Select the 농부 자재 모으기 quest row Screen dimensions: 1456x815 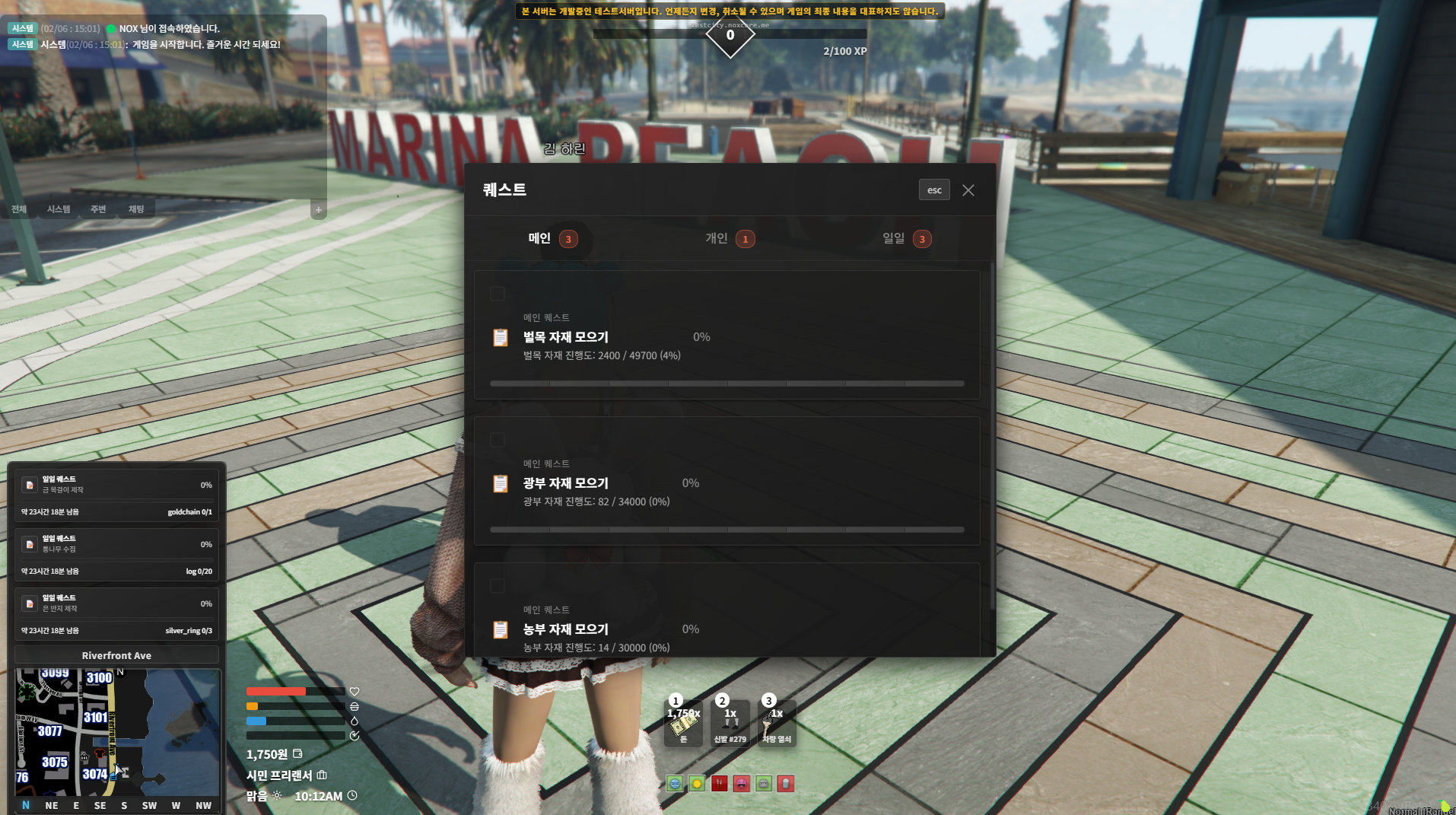[726, 629]
